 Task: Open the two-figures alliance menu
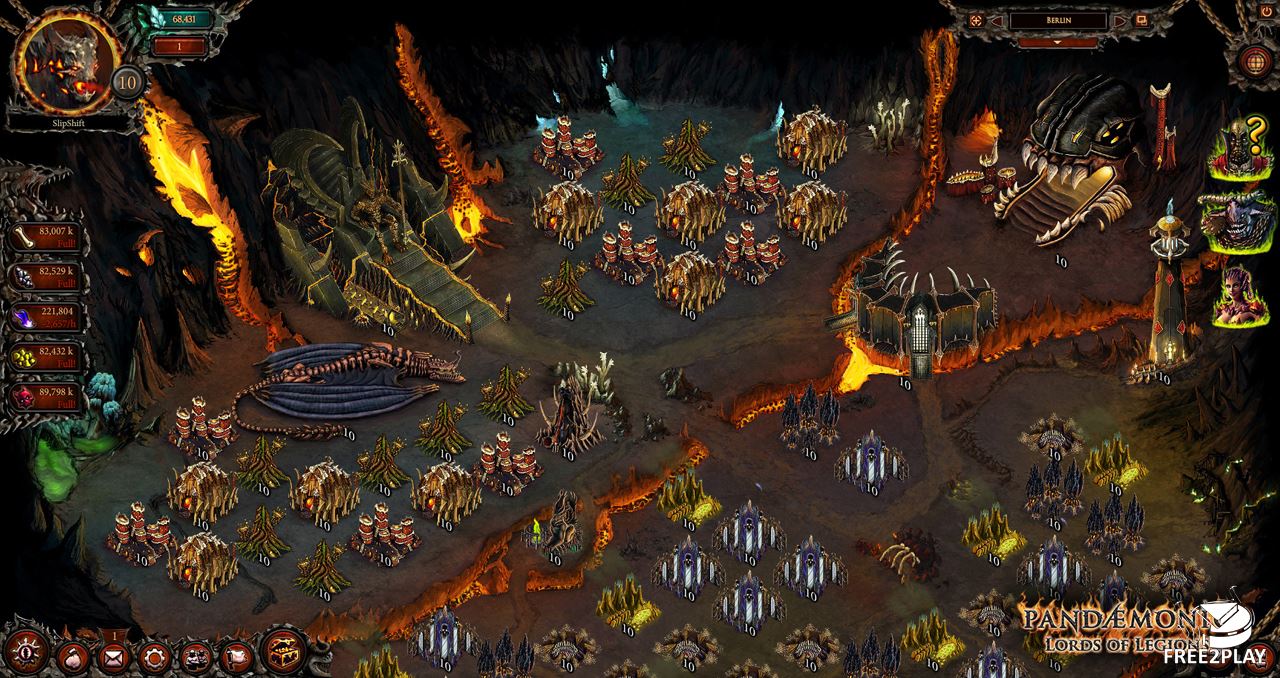[194, 658]
